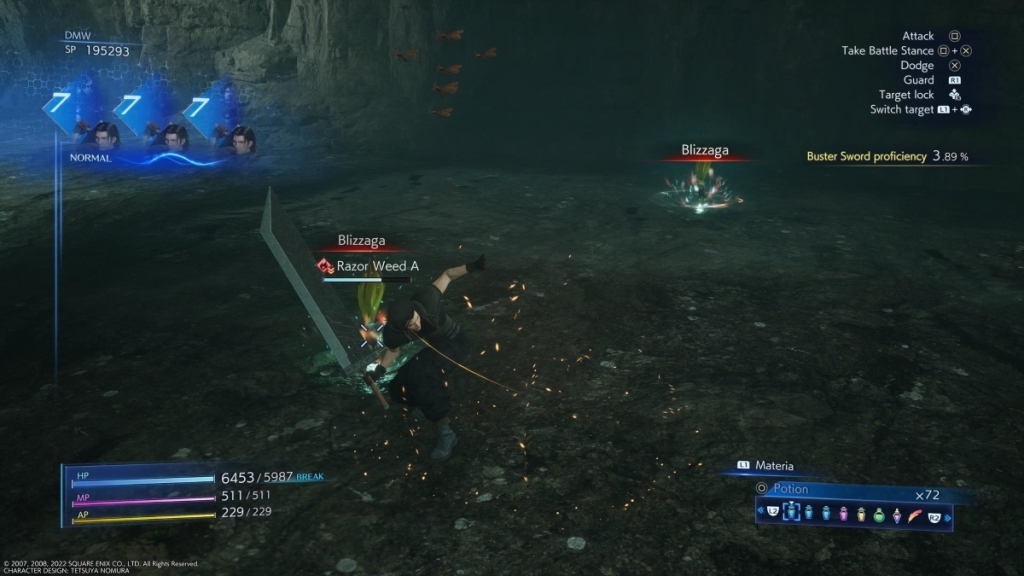Choose the orange Phoenix Down feather
This screenshot has width=1024, height=576.
[915, 513]
